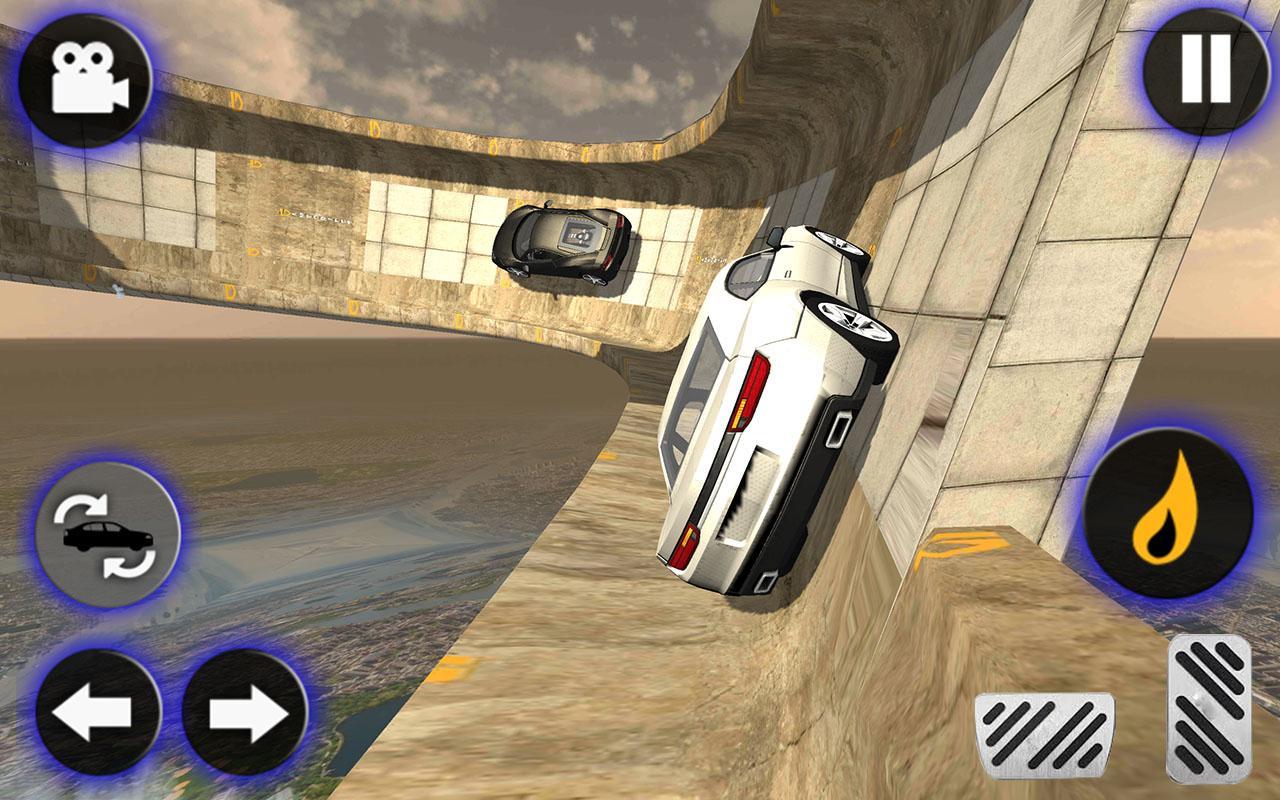Select the white car on the wall
The image size is (1280, 800).
pos(770,400)
